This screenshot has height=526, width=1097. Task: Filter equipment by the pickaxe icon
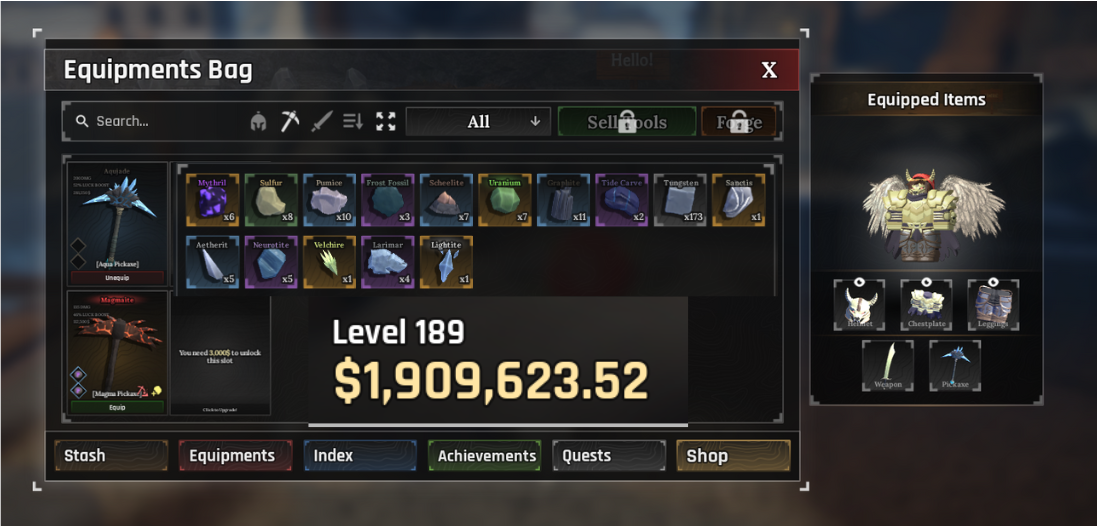[x=290, y=122]
